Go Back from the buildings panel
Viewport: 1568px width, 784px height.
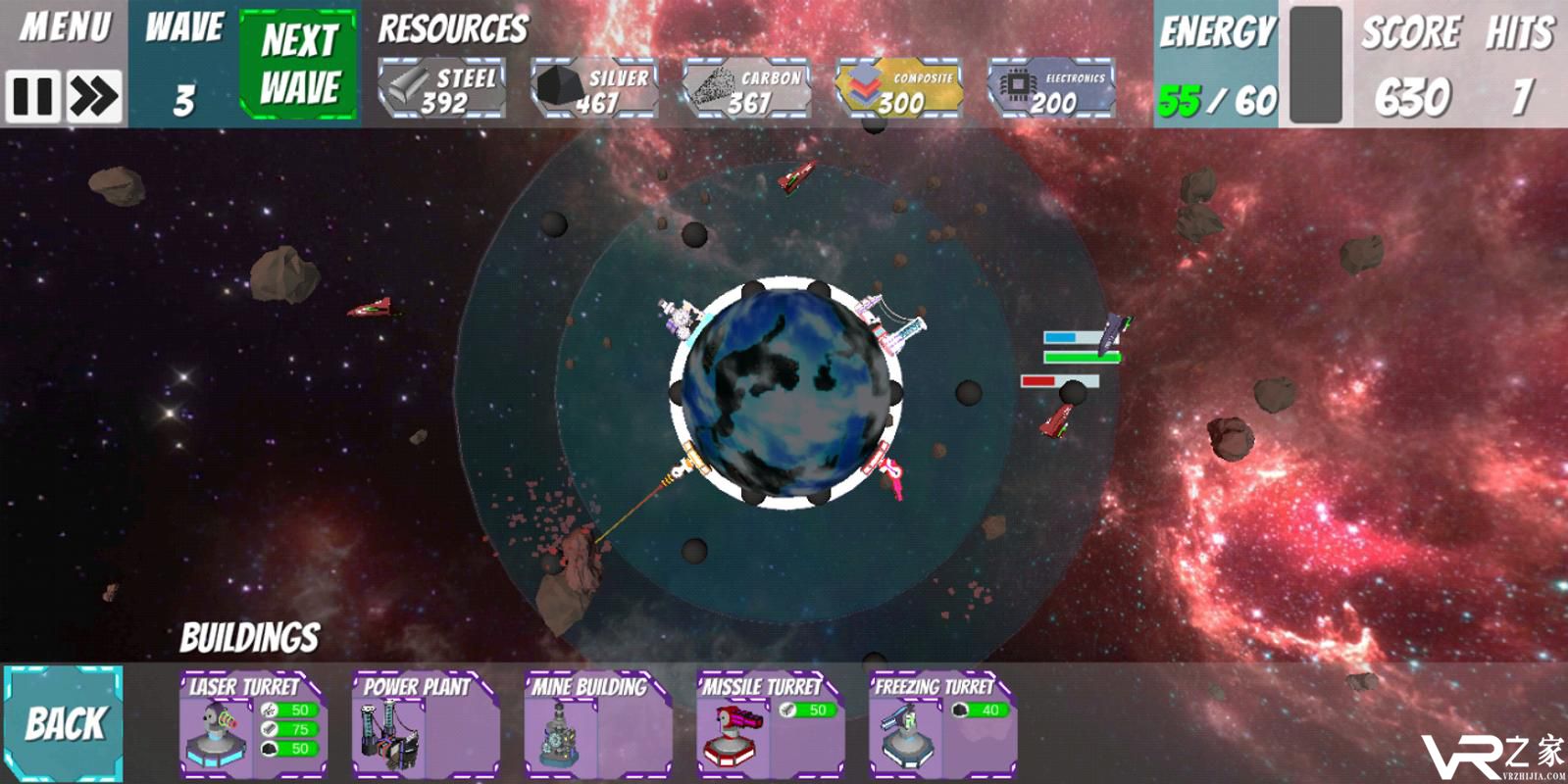(64, 723)
